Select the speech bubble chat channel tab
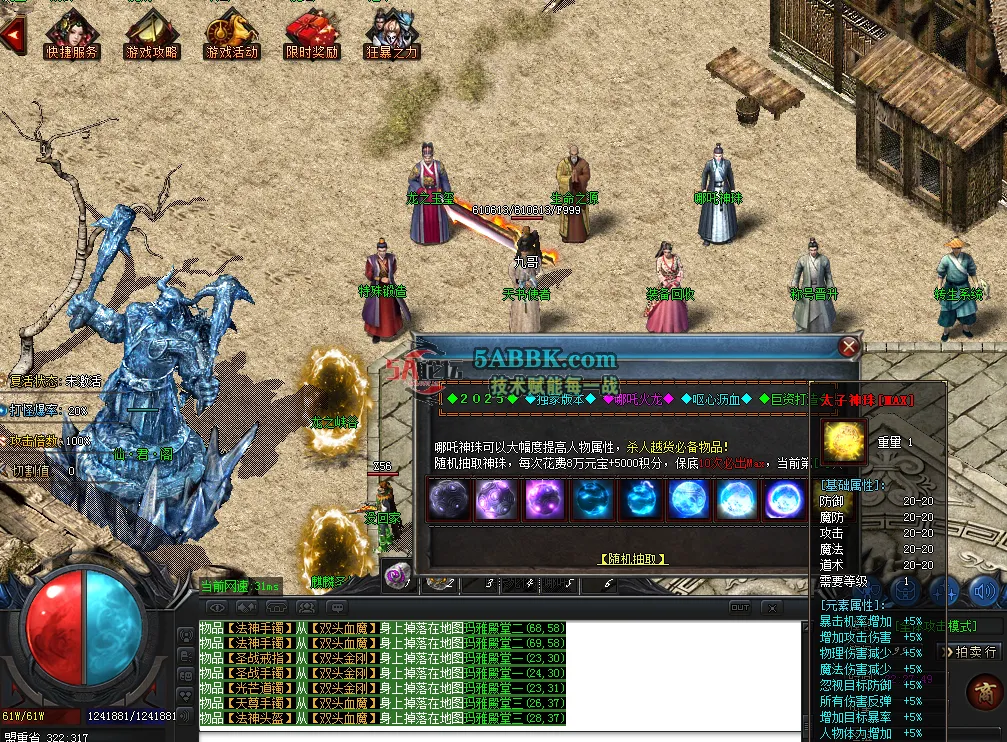The height and width of the screenshot is (742, 1007). pyautogui.click(x=336, y=607)
